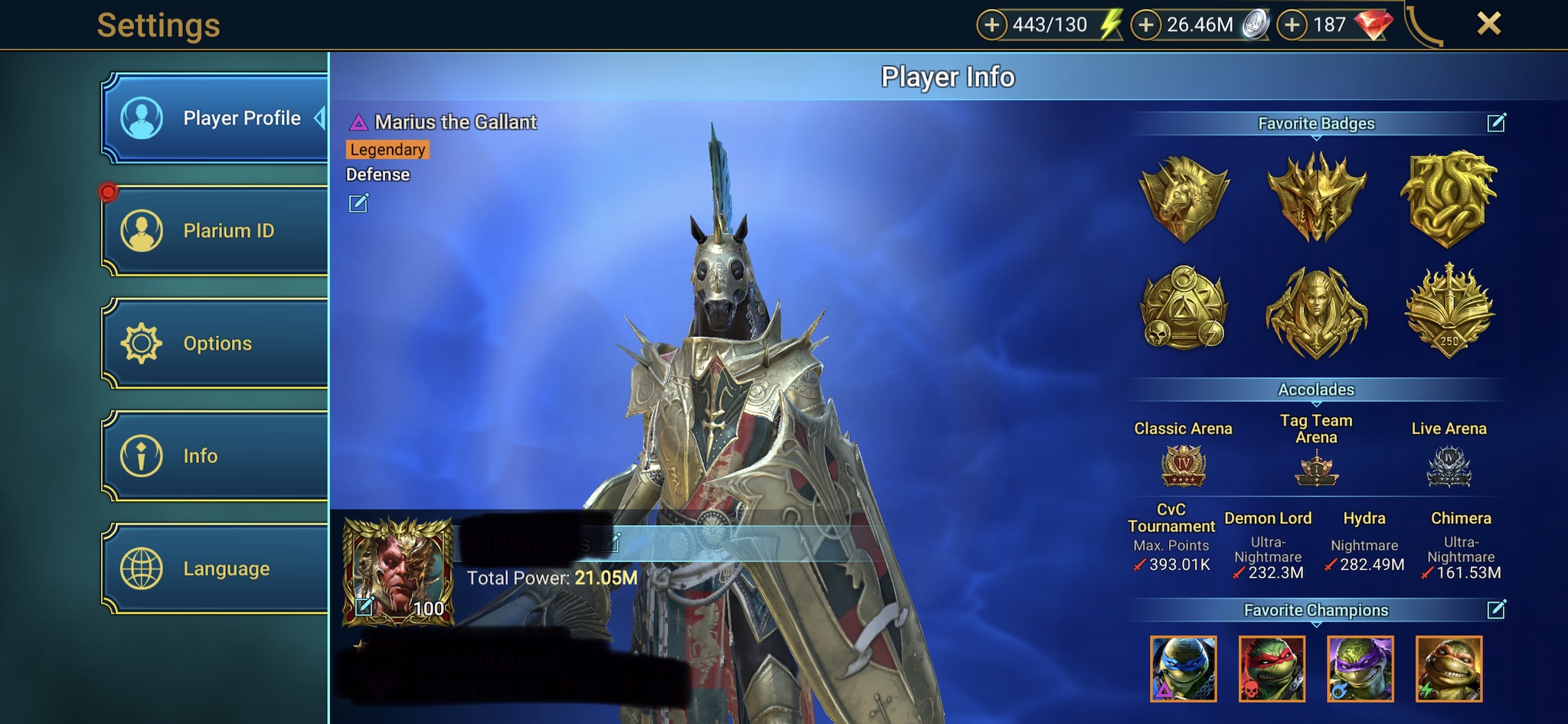Viewport: 1568px width, 724px height.
Task: Select the blue-masked turtle champion
Action: click(1183, 668)
